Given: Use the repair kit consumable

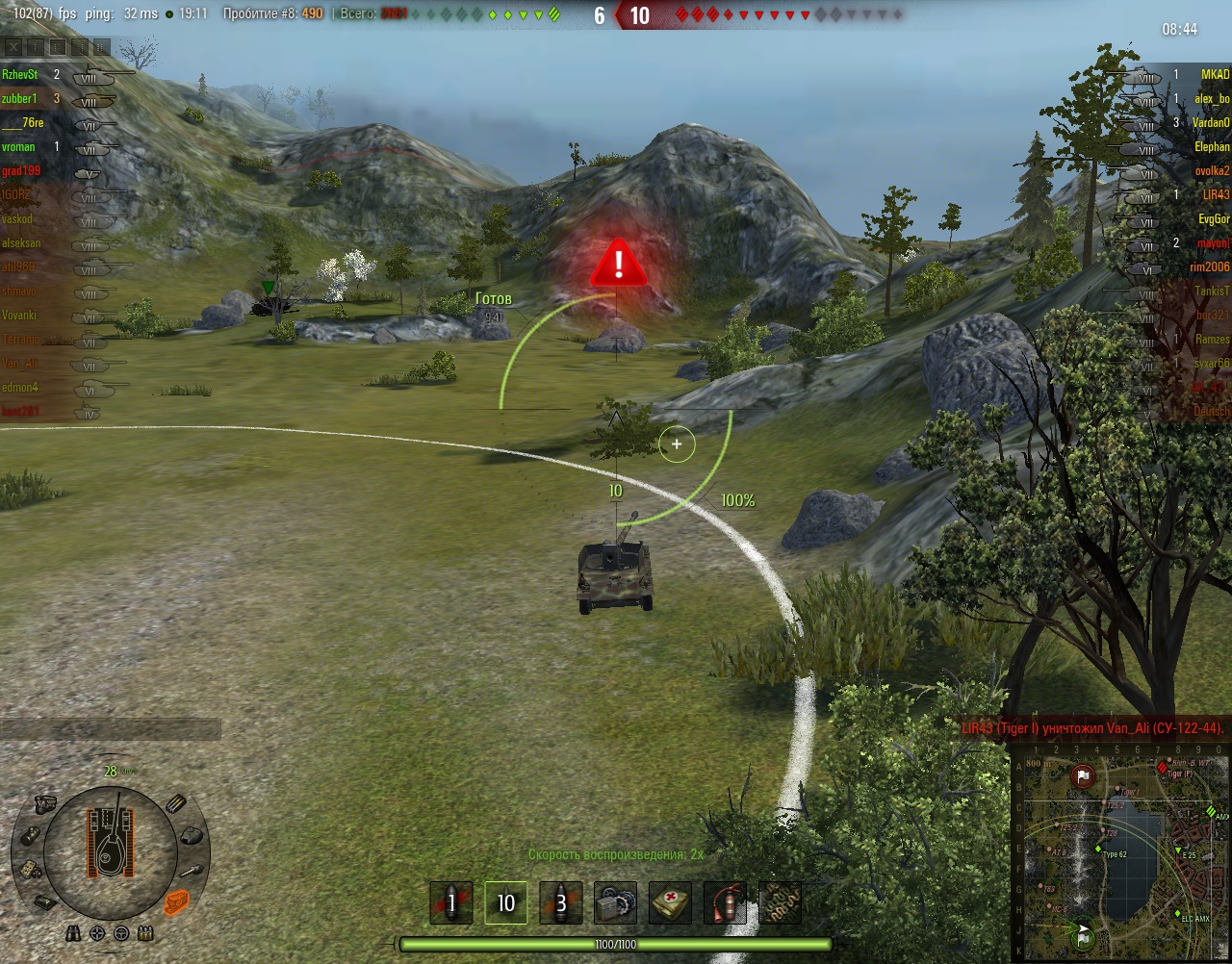Looking at the screenshot, I should coord(615,903).
